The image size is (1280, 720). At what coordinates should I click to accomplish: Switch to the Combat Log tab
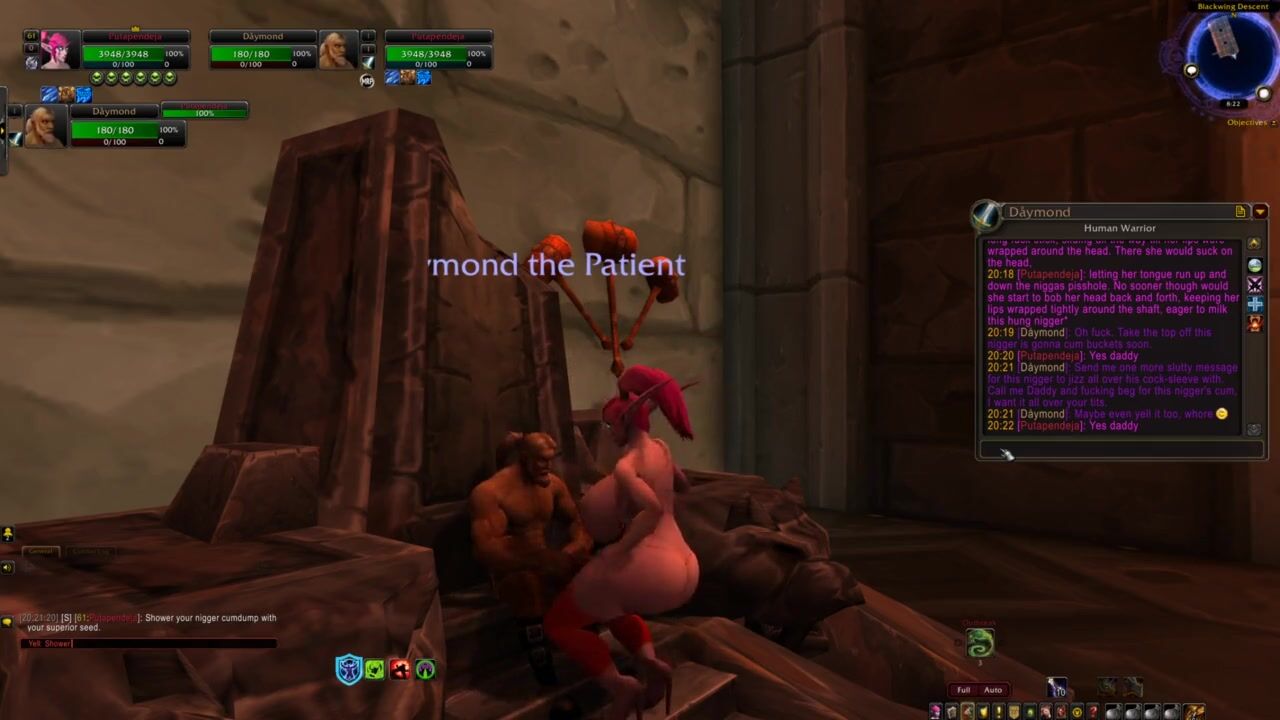90,552
